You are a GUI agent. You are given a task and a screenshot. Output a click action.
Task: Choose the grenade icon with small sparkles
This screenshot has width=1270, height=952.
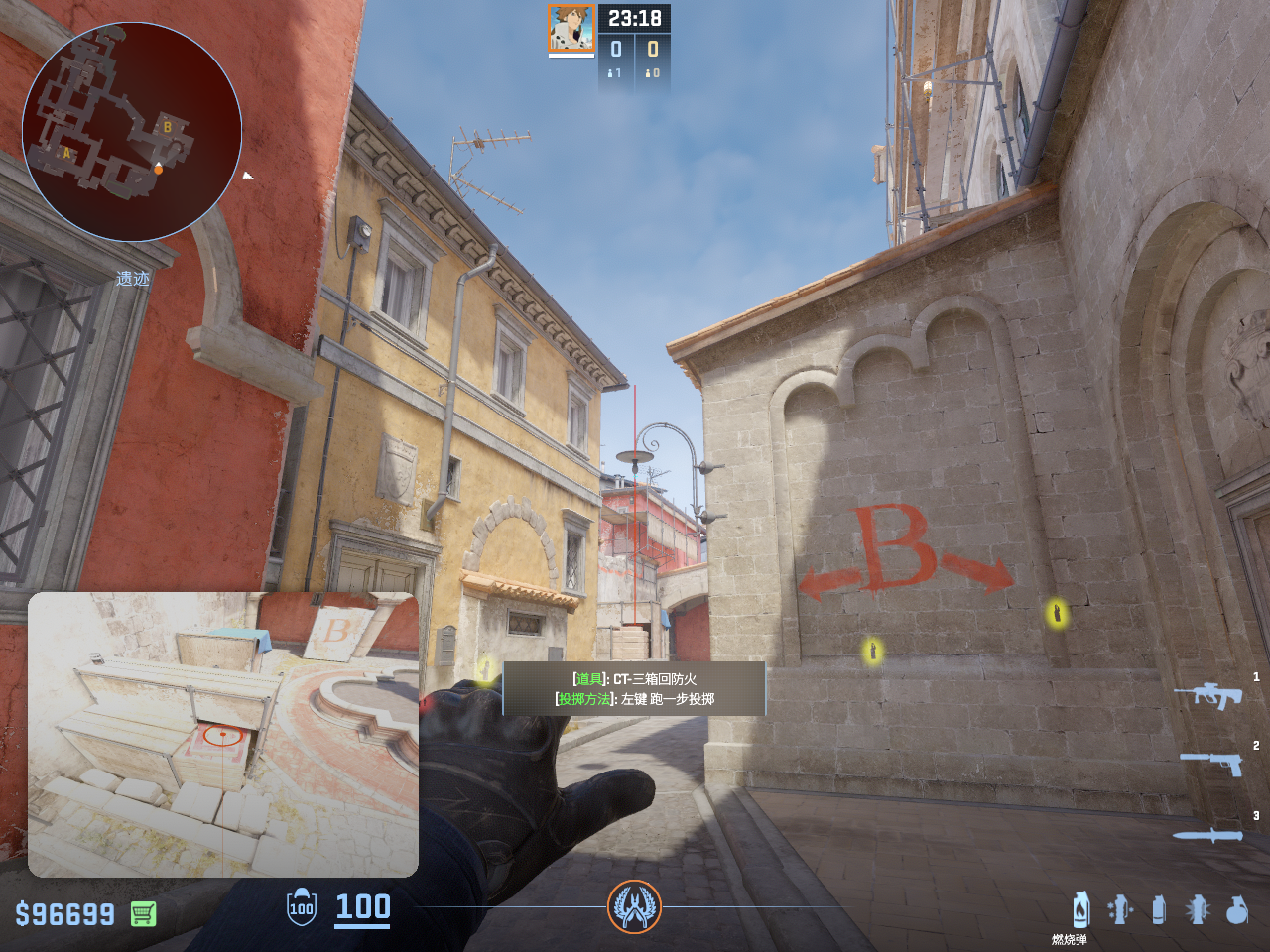(1120, 909)
